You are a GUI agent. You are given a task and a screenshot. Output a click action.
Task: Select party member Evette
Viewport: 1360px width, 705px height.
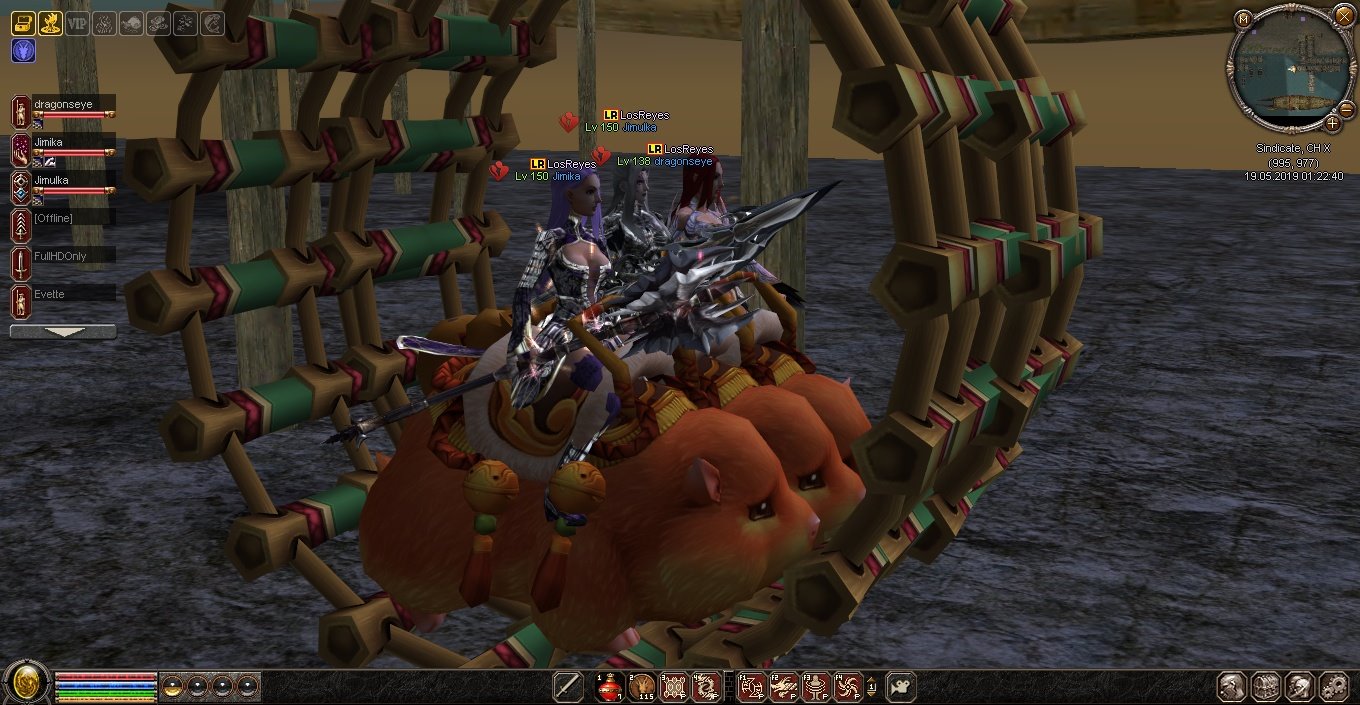62,294
